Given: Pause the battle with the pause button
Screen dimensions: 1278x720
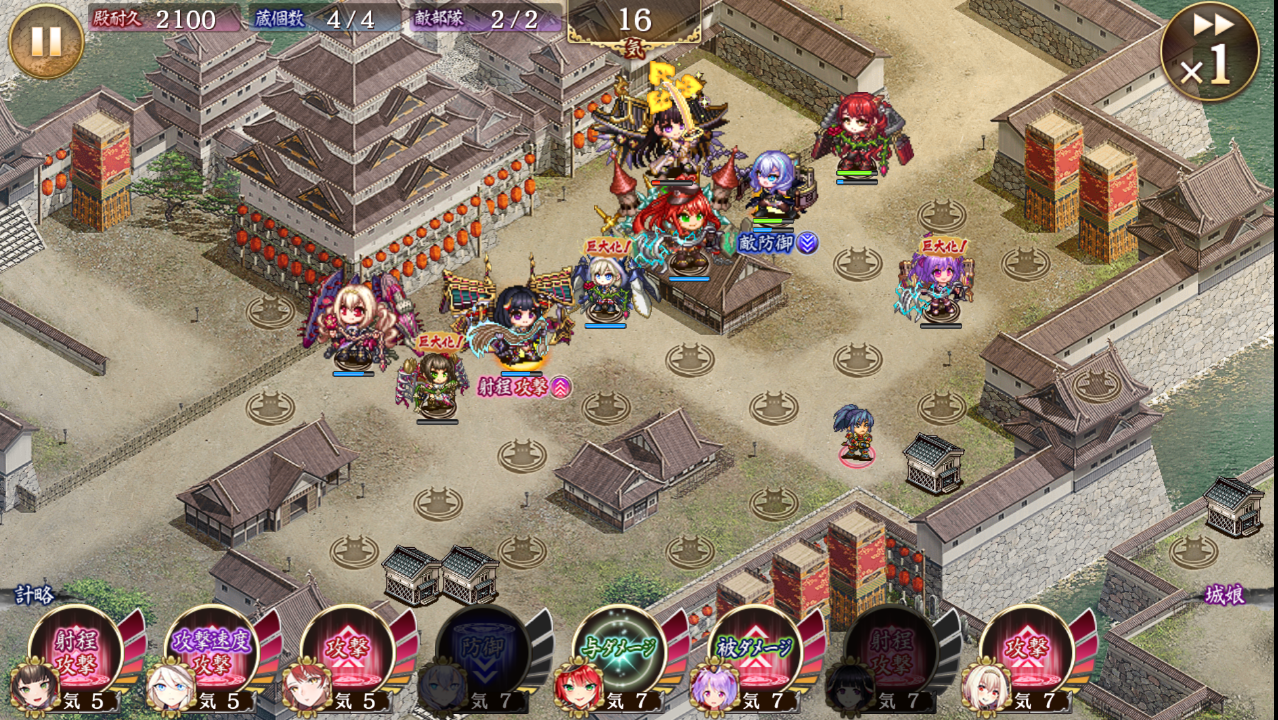Looking at the screenshot, I should click(x=45, y=41).
